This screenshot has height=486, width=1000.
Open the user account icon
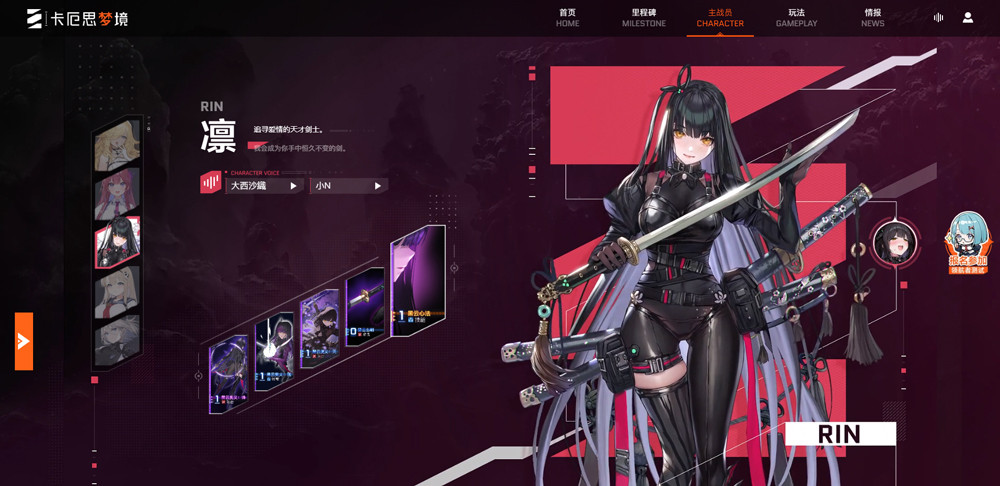(x=967, y=18)
